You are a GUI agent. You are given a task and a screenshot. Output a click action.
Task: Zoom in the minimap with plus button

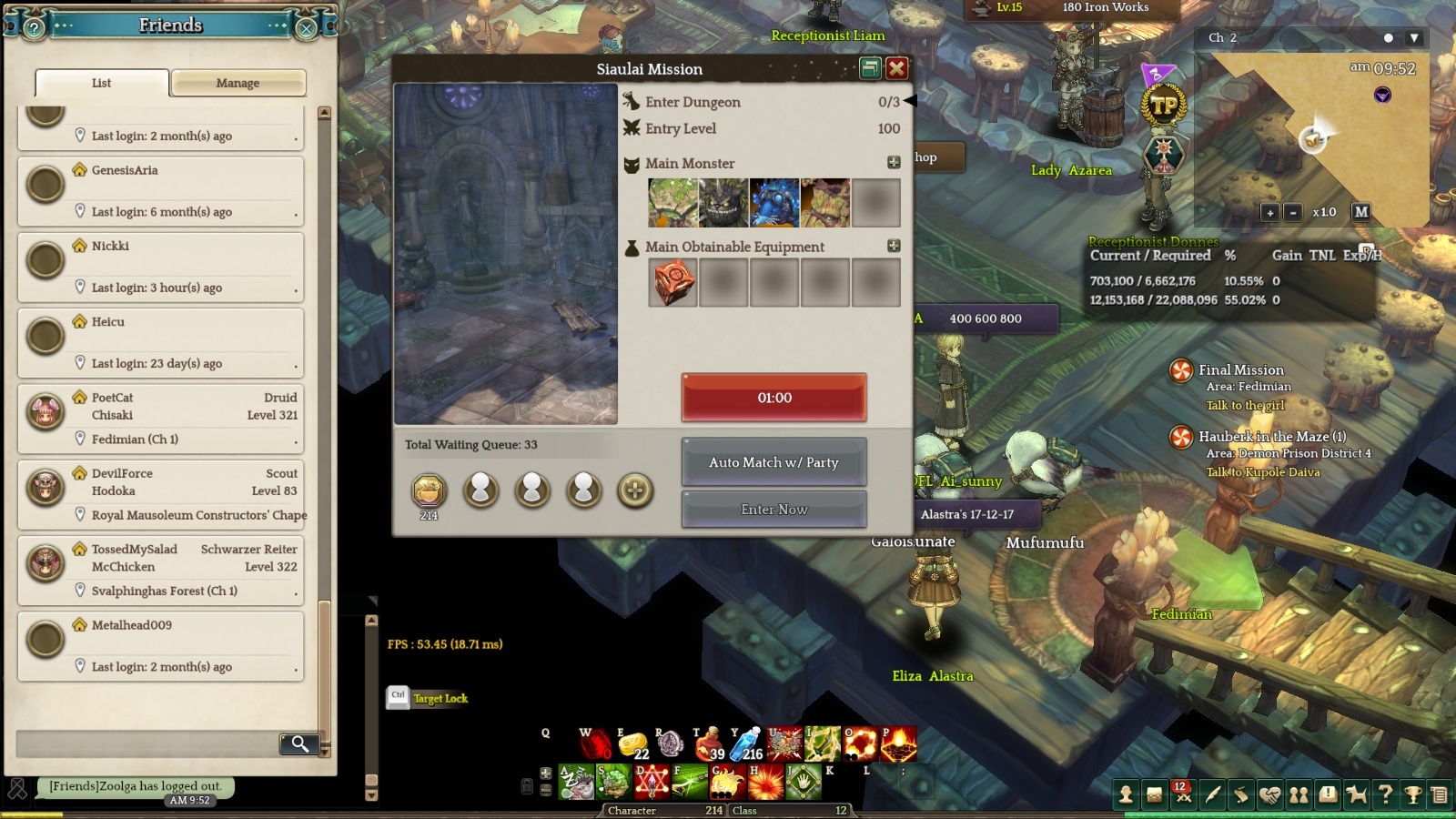pyautogui.click(x=1269, y=212)
